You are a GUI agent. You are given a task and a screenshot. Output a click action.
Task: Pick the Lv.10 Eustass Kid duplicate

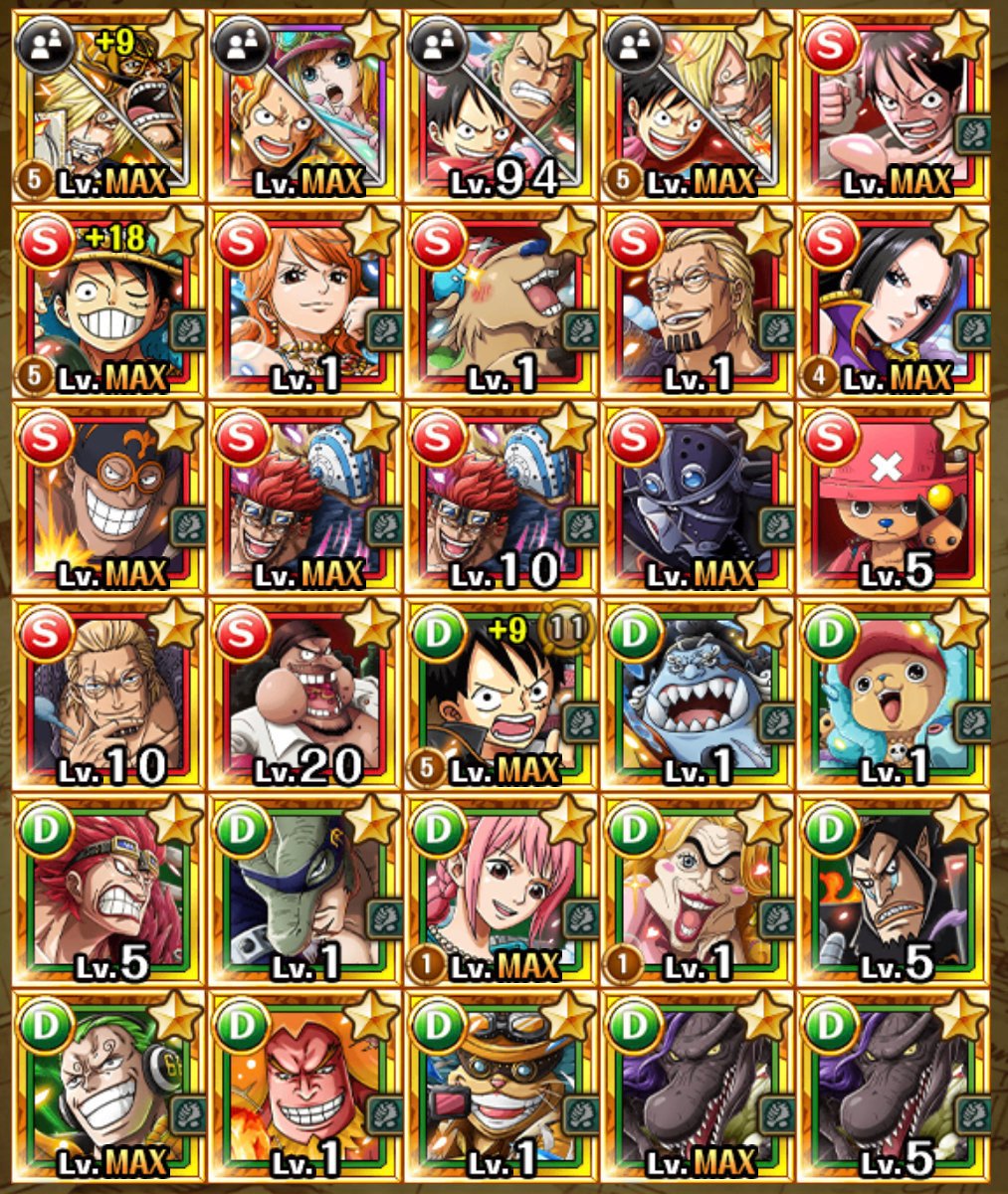(x=501, y=497)
